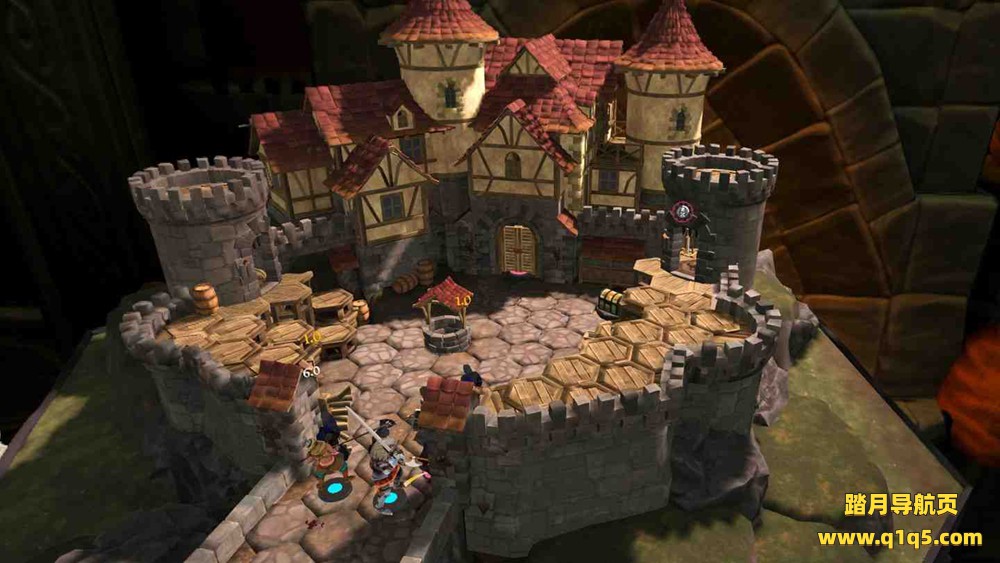Select the red skull enemy marker

[684, 212]
